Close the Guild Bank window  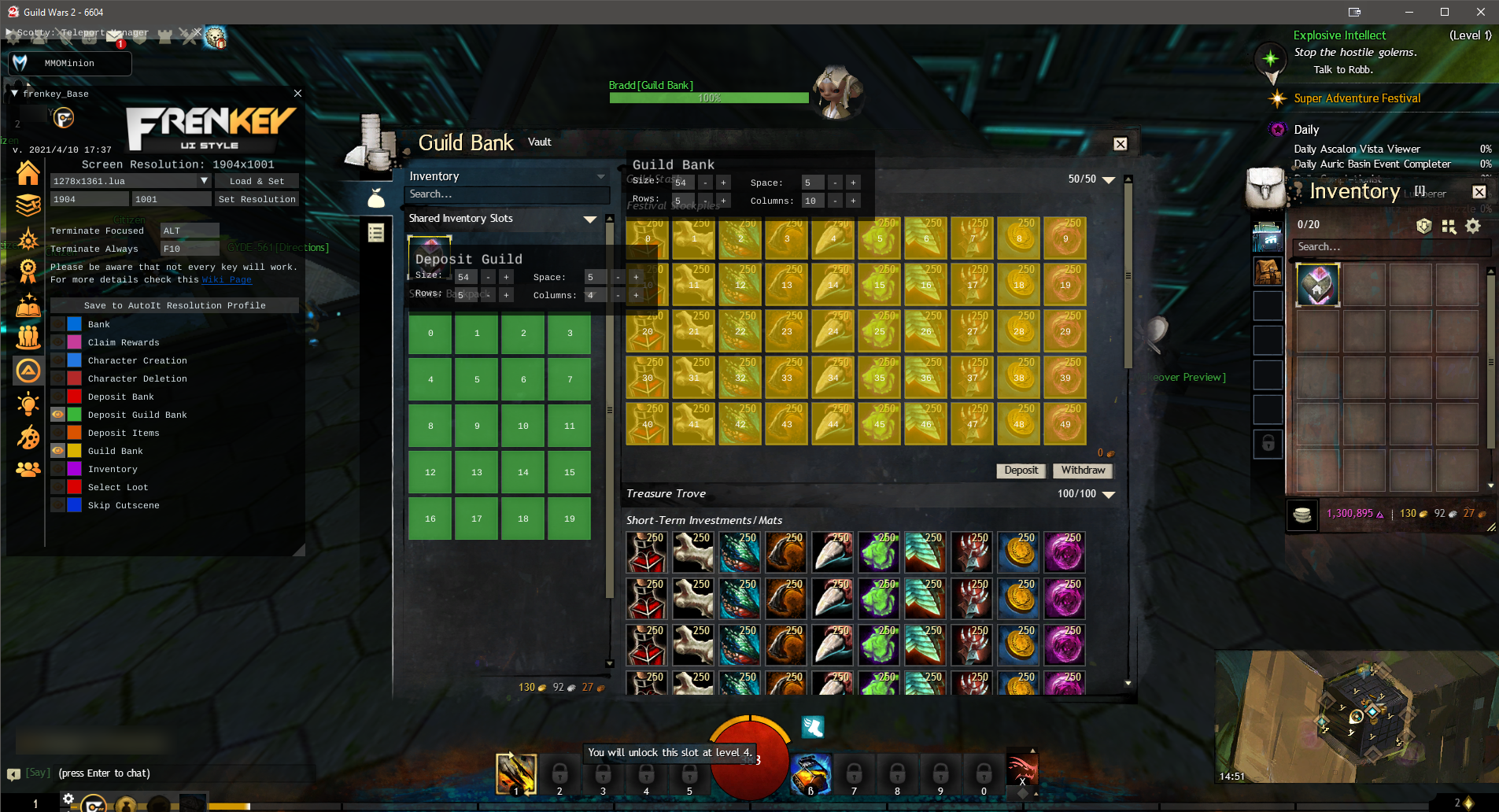click(1121, 144)
